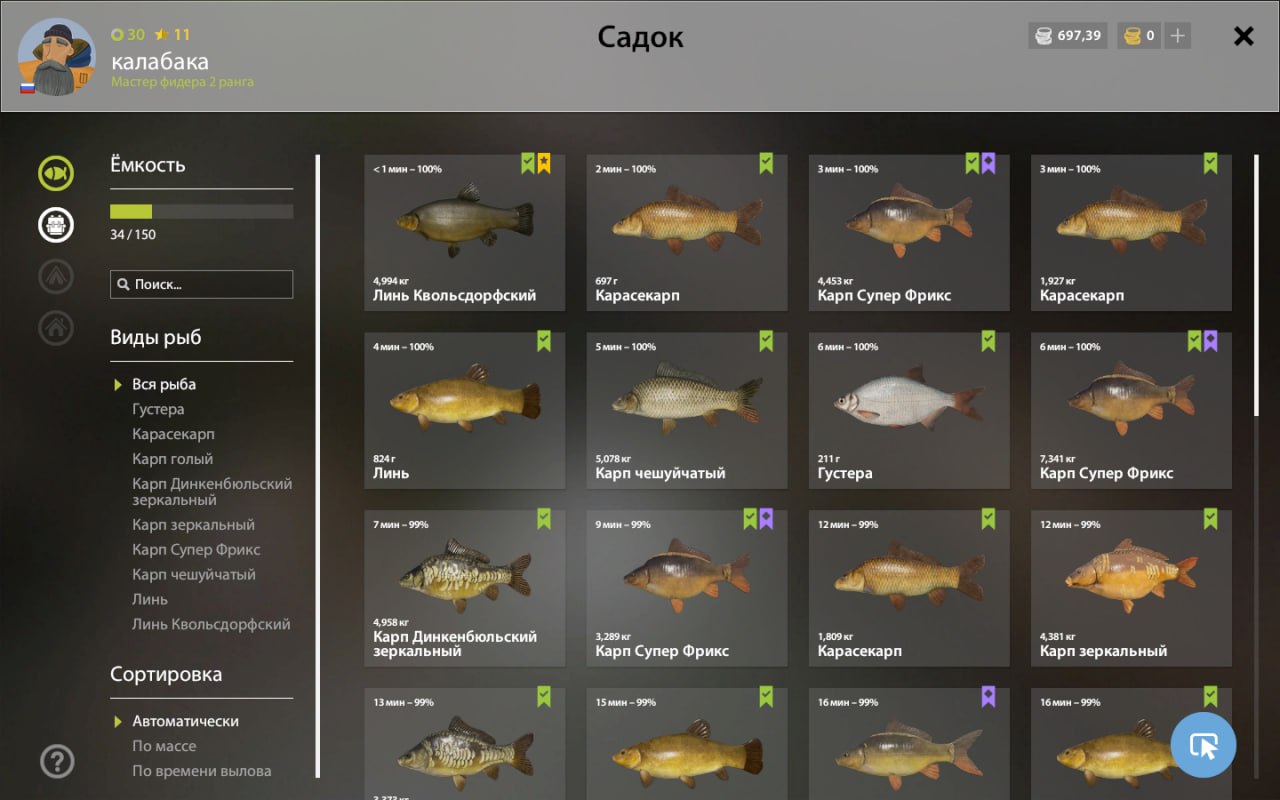The width and height of the screenshot is (1280, 800).
Task: Filter fish list by Густера
Action: point(158,409)
